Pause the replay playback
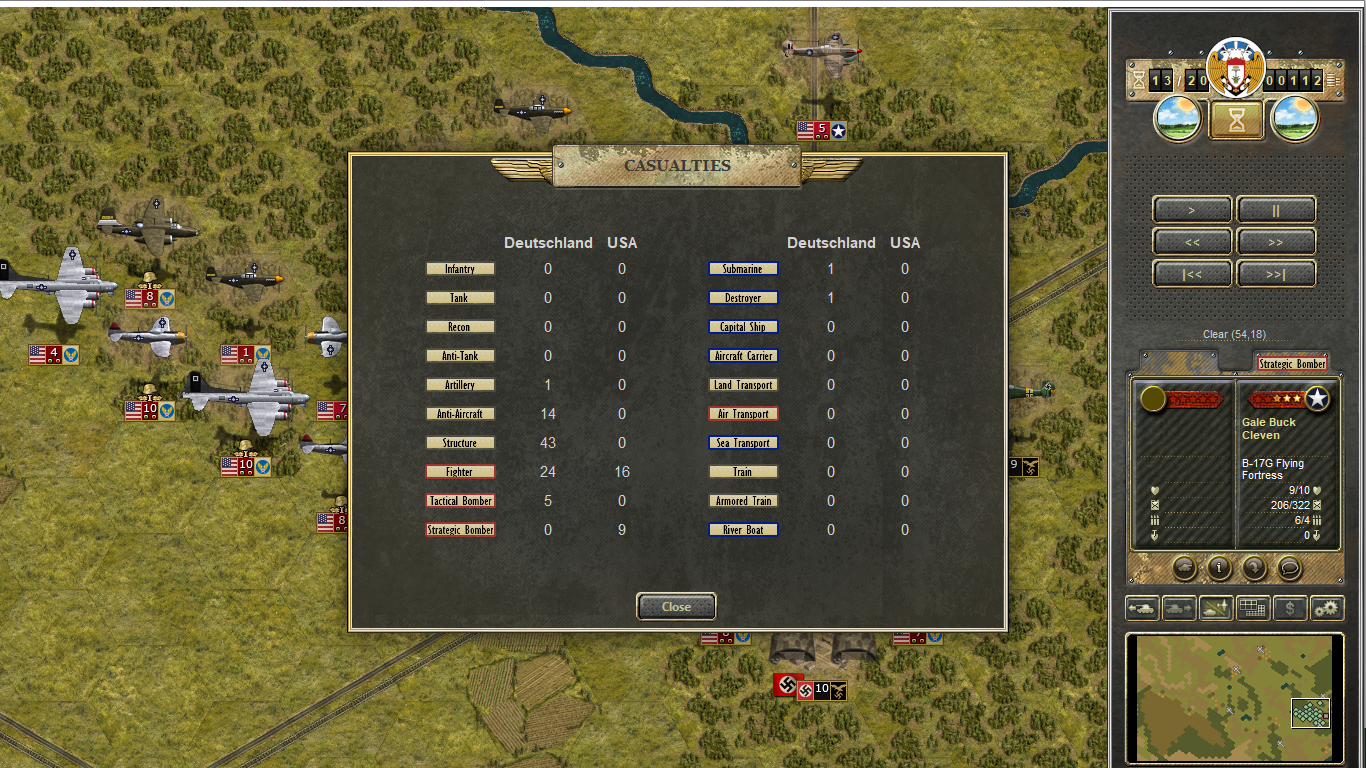 tap(1276, 210)
